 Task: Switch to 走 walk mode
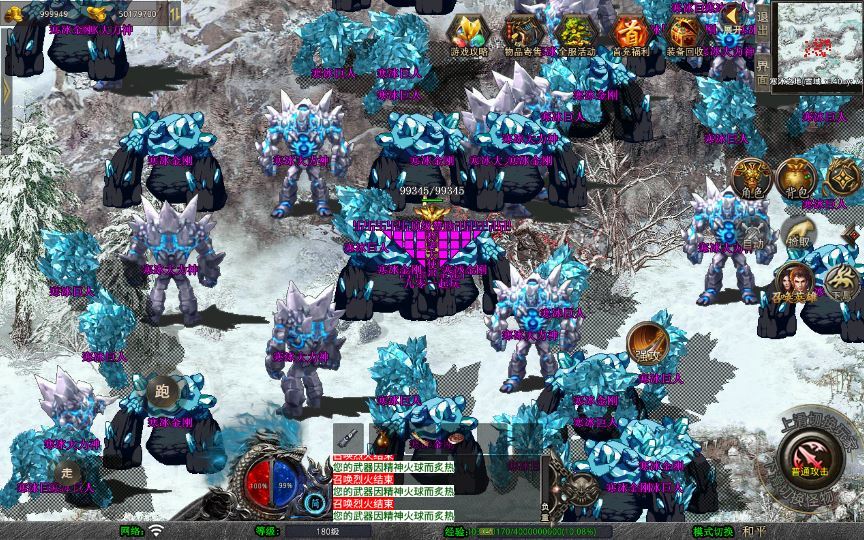click(68, 472)
